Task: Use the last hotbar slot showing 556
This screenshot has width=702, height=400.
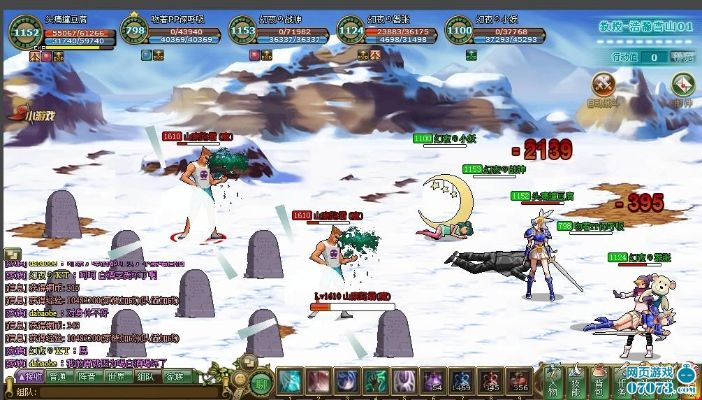Action: point(519,382)
